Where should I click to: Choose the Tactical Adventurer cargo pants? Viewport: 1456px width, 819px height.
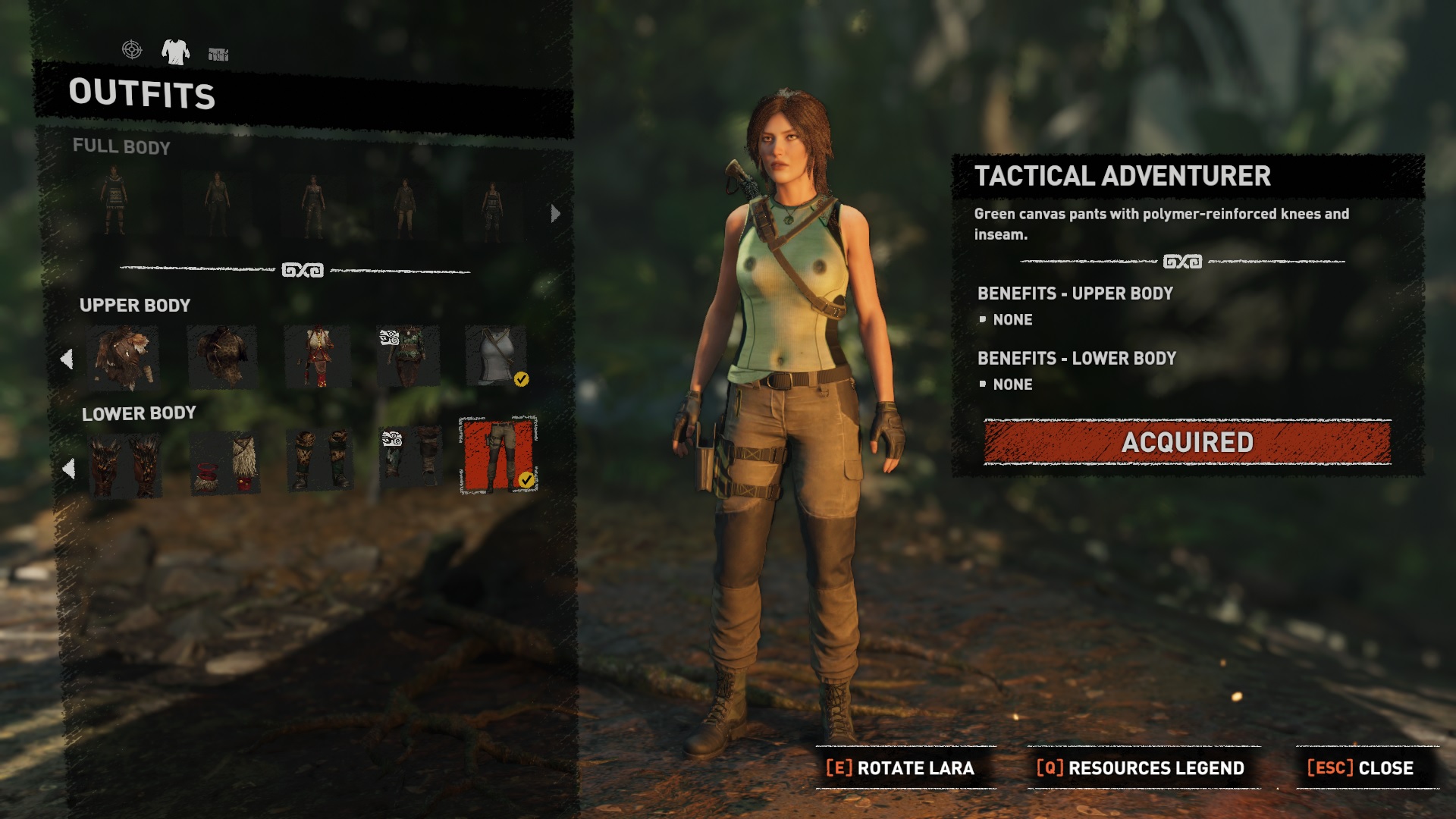tap(498, 455)
